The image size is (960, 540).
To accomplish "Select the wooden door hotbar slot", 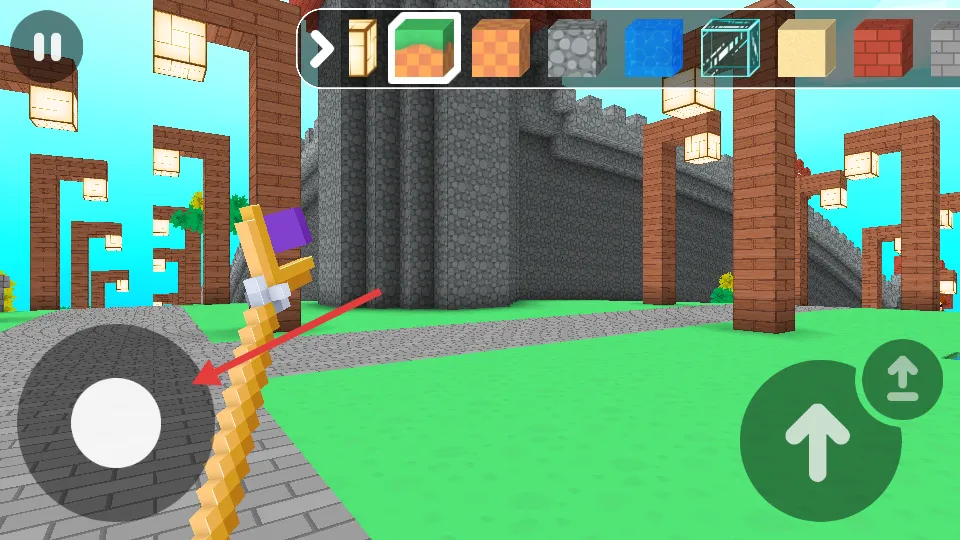I will pos(360,48).
